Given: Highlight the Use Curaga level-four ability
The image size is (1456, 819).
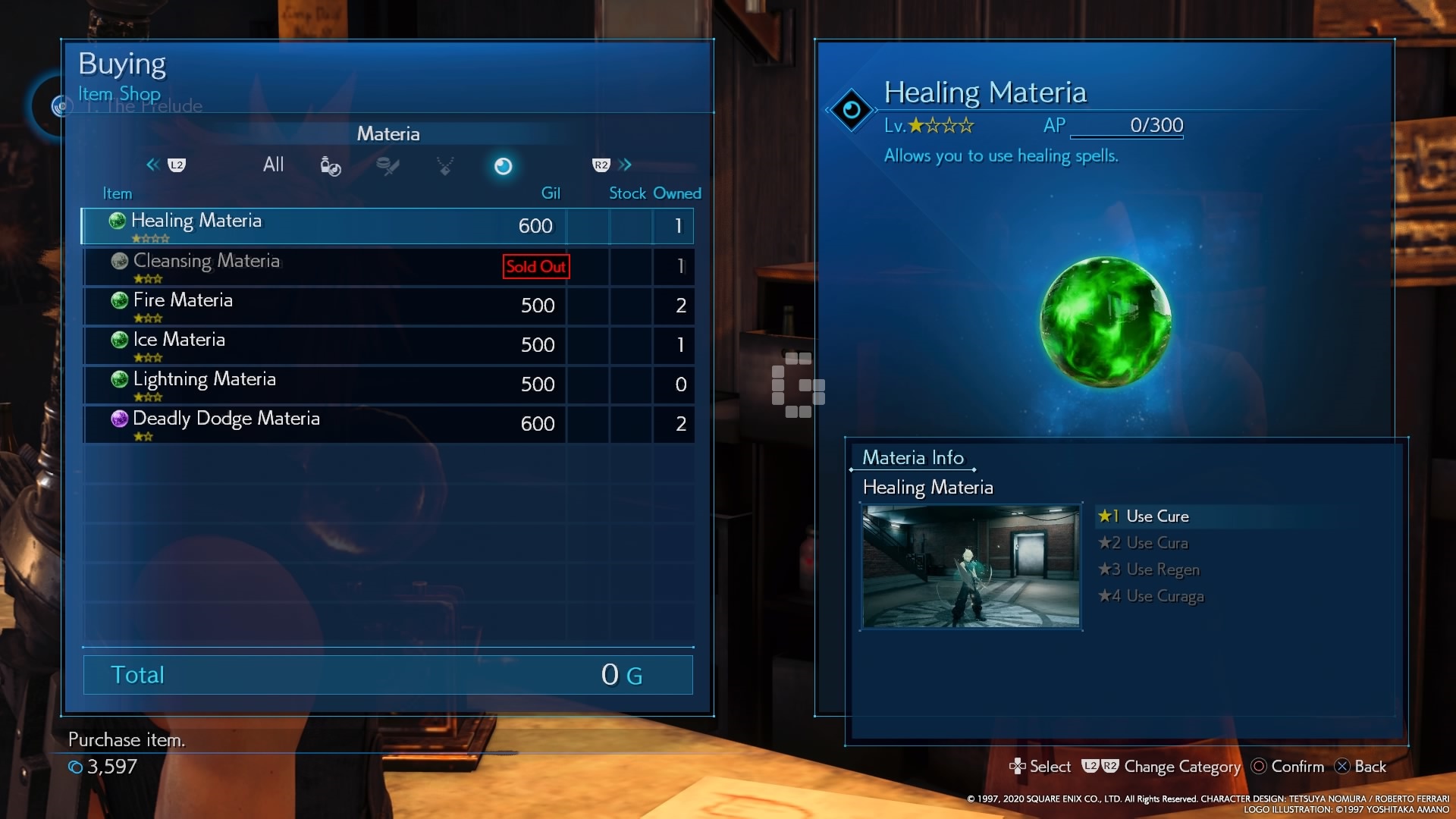Looking at the screenshot, I should click(x=1164, y=596).
